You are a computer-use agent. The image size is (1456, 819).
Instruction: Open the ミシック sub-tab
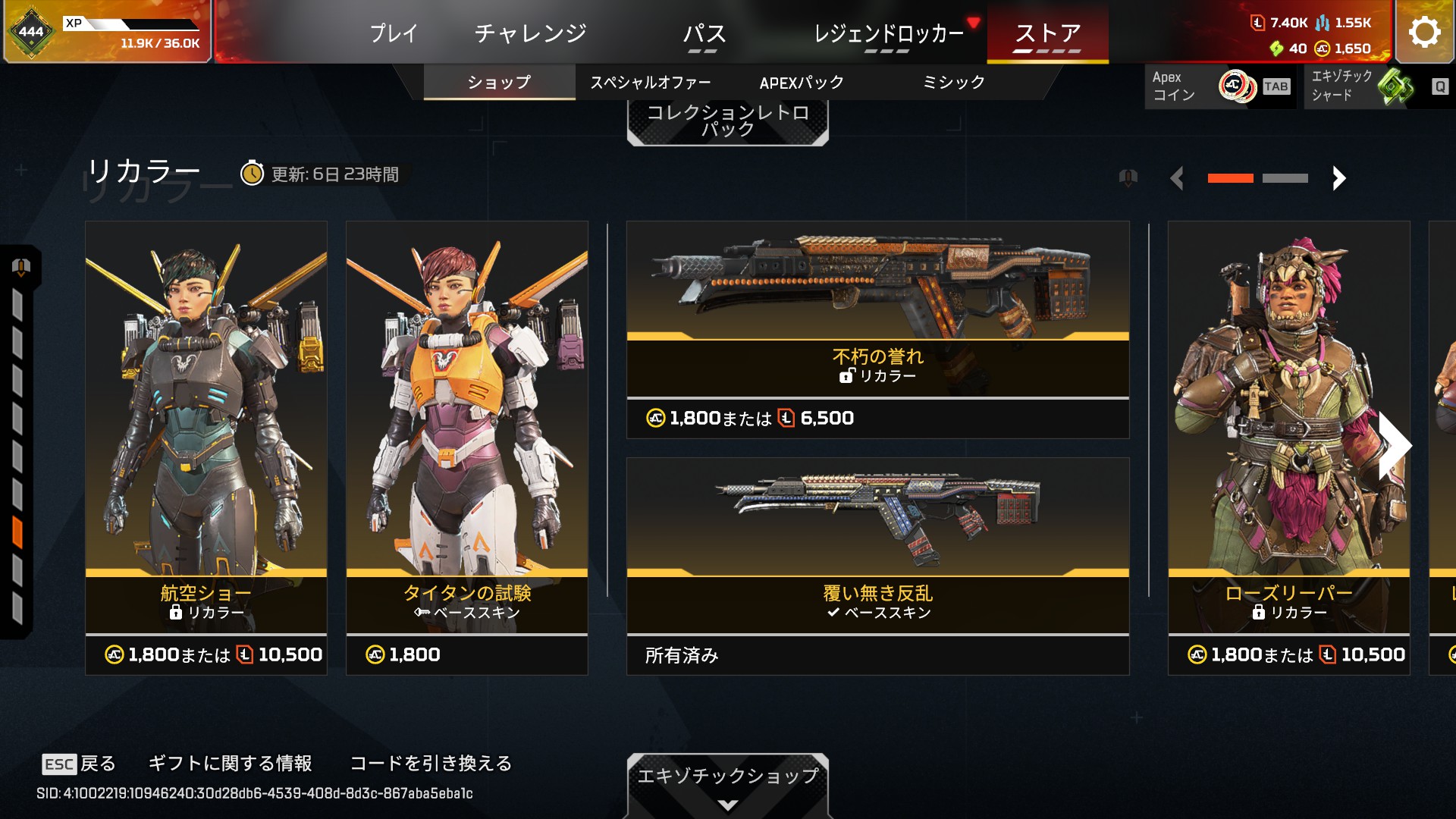(953, 82)
